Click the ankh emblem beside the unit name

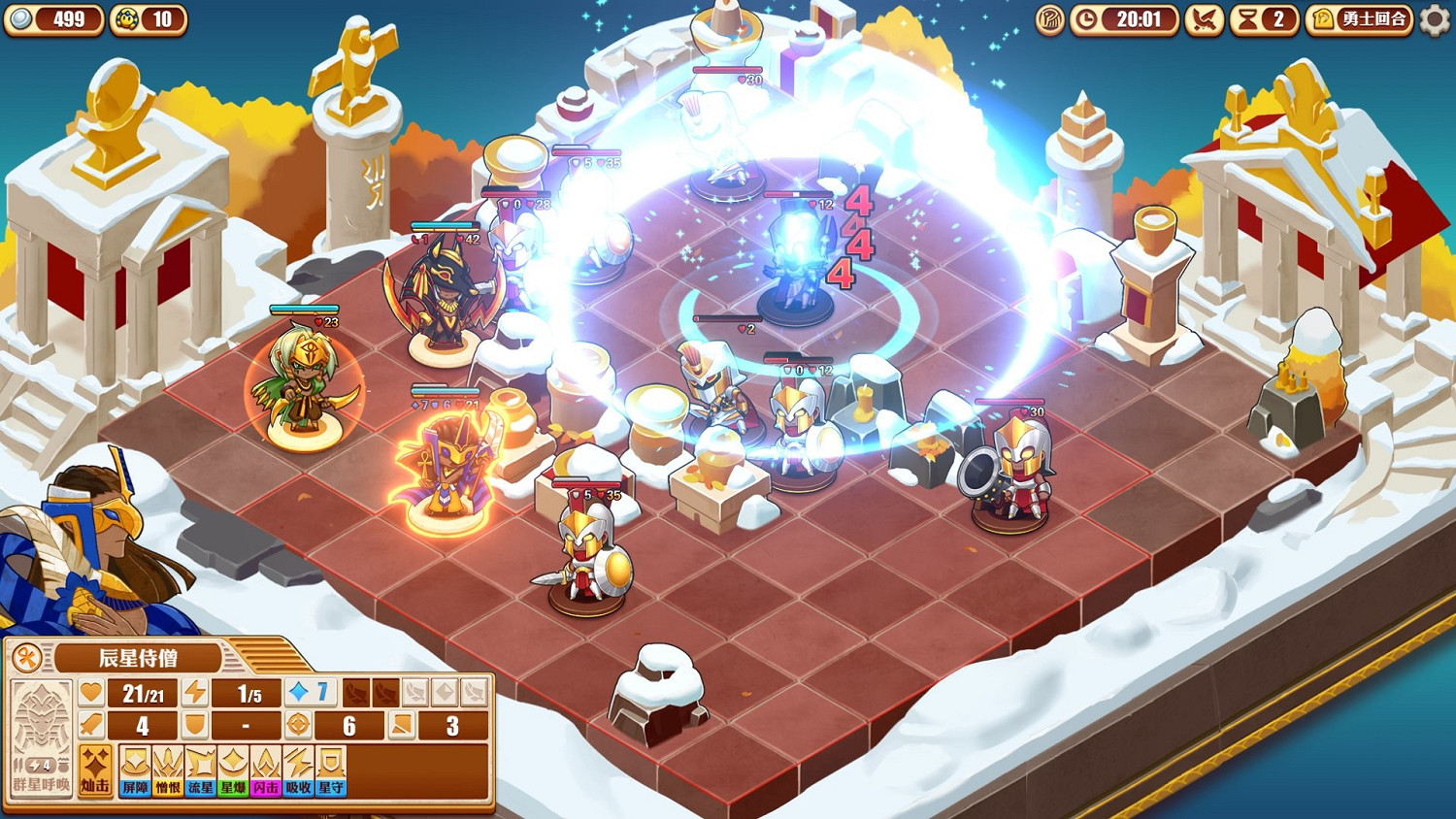pos(26,656)
